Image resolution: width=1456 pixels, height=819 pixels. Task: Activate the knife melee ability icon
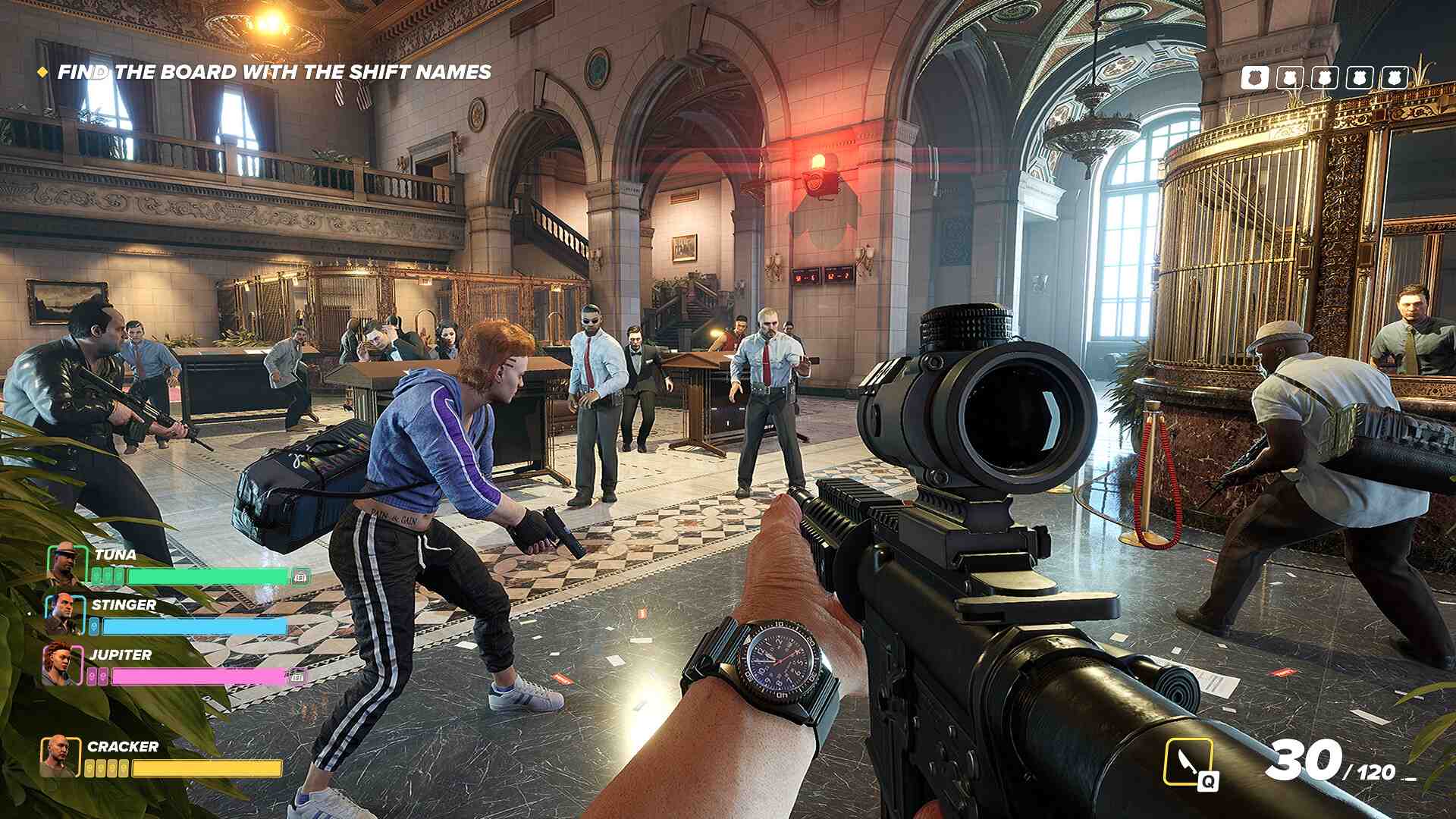[1188, 762]
